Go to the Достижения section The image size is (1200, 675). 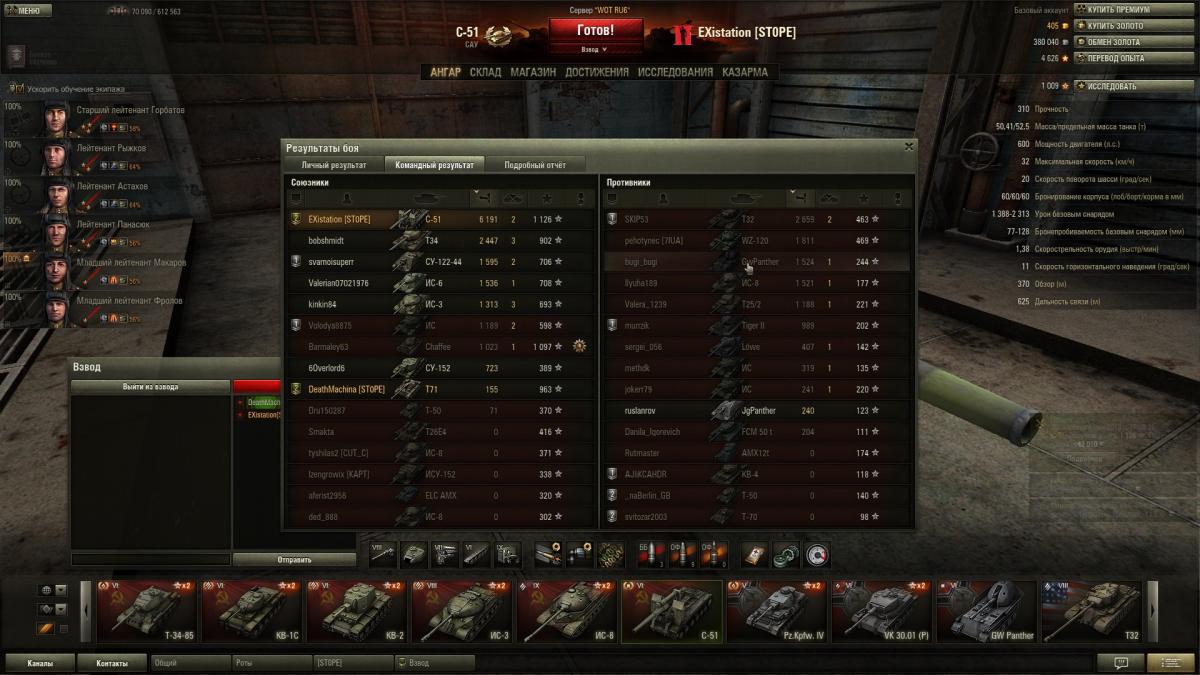point(596,72)
